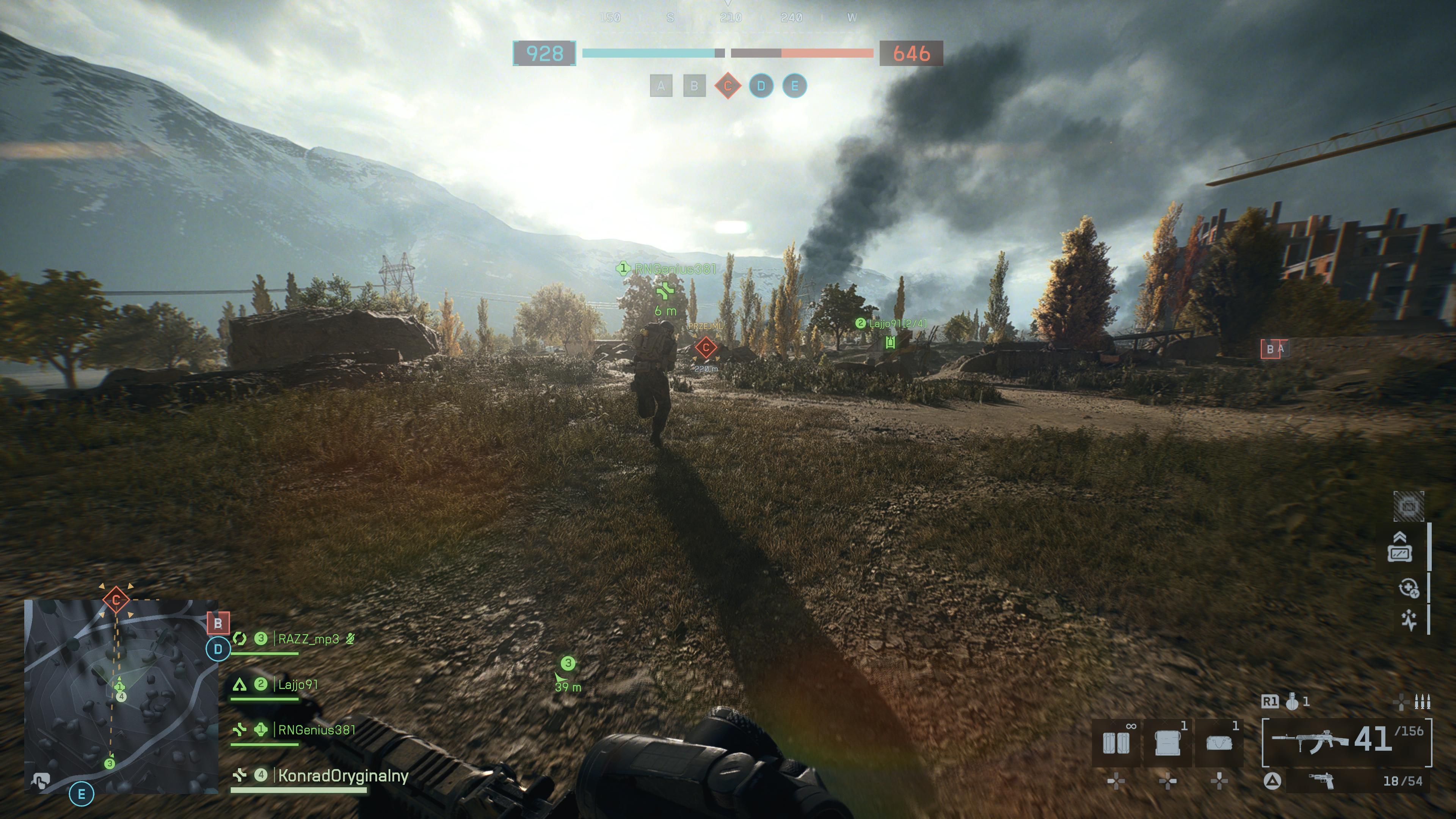Image resolution: width=1456 pixels, height=819 pixels.
Task: Select the twin ammo magazines gadget slot
Action: 1116,743
